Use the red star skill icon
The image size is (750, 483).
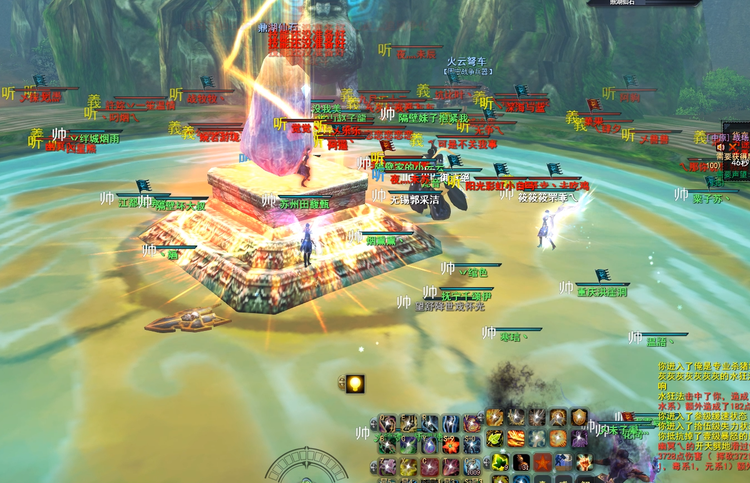point(542,463)
